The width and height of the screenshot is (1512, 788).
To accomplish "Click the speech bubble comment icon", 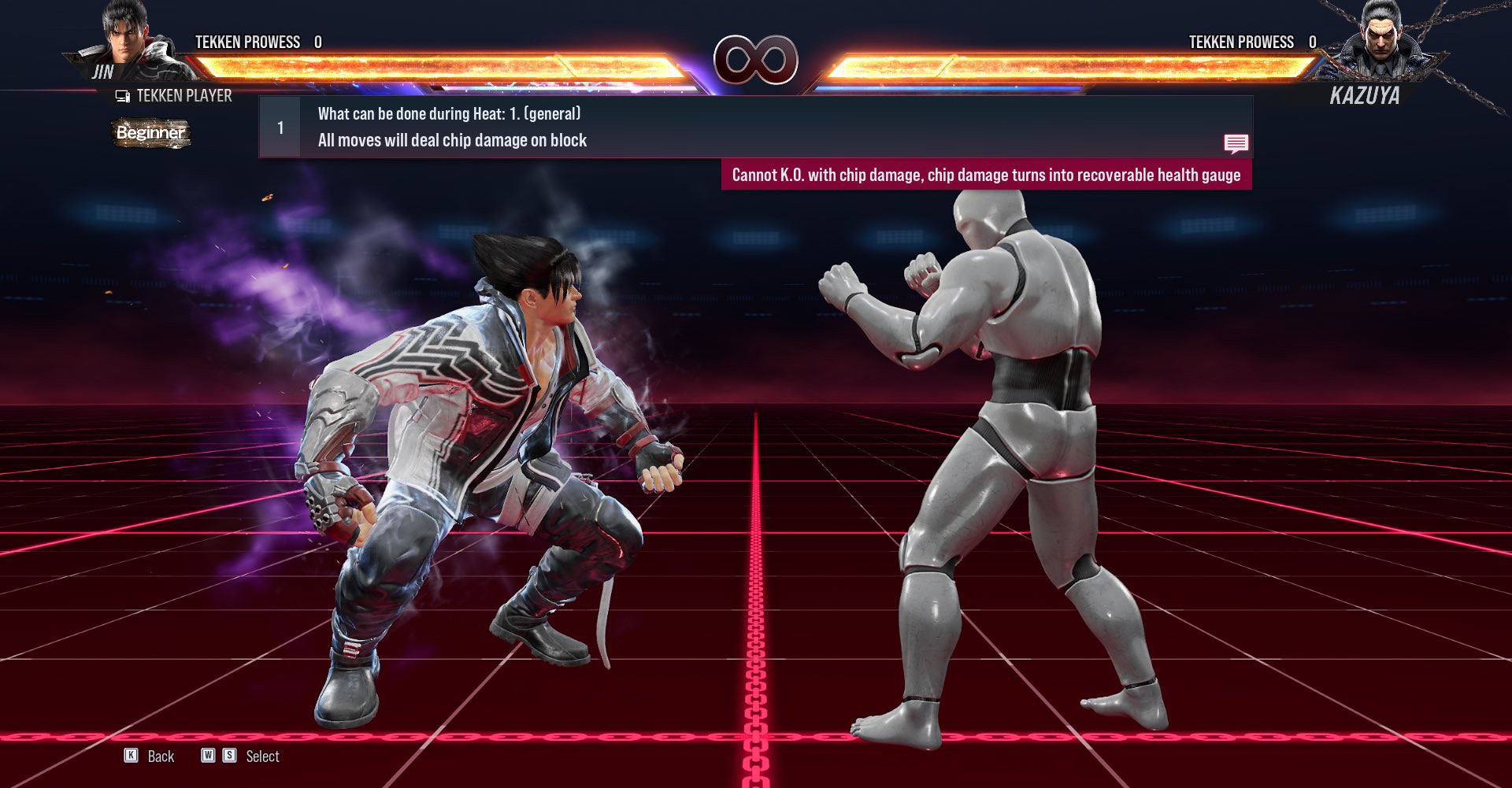I will point(1236,144).
